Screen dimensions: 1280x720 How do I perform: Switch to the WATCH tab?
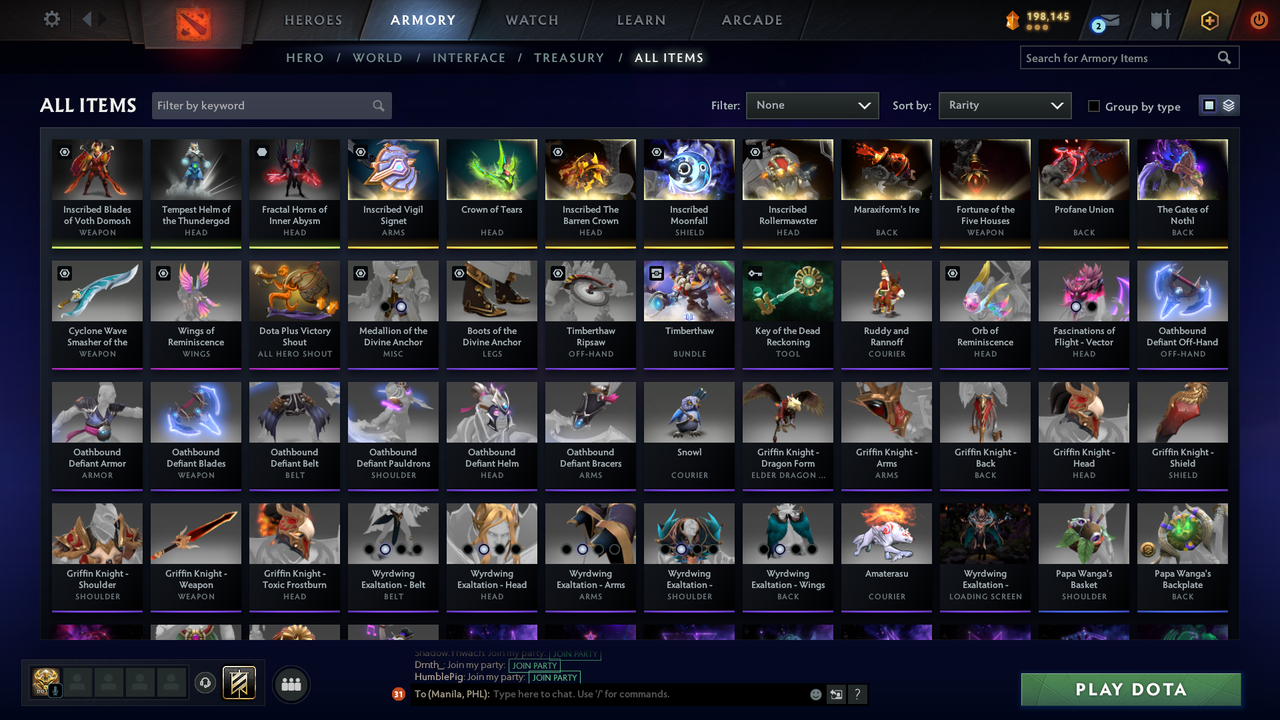(x=531, y=19)
